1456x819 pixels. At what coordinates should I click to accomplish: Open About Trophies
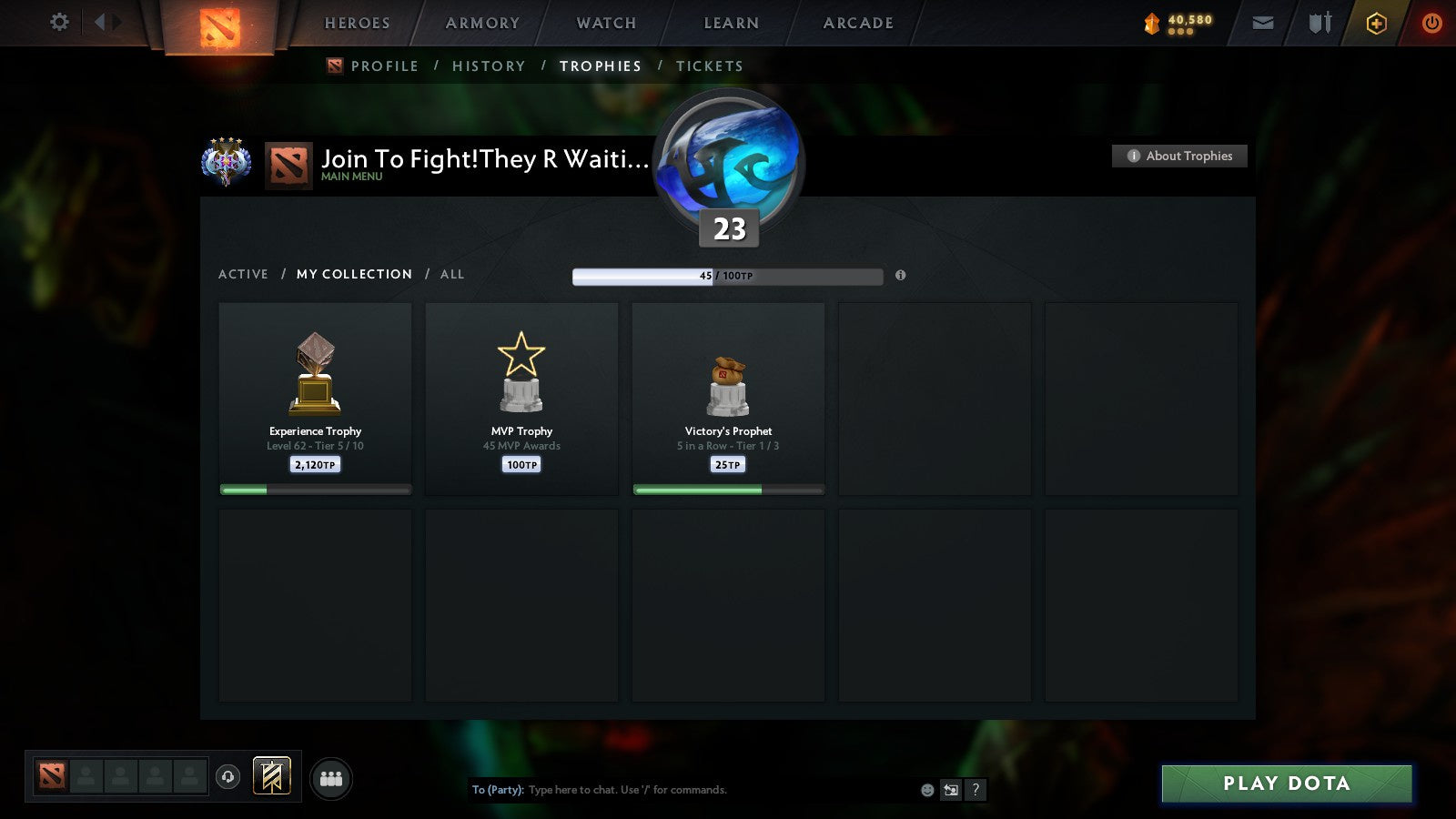[1179, 156]
